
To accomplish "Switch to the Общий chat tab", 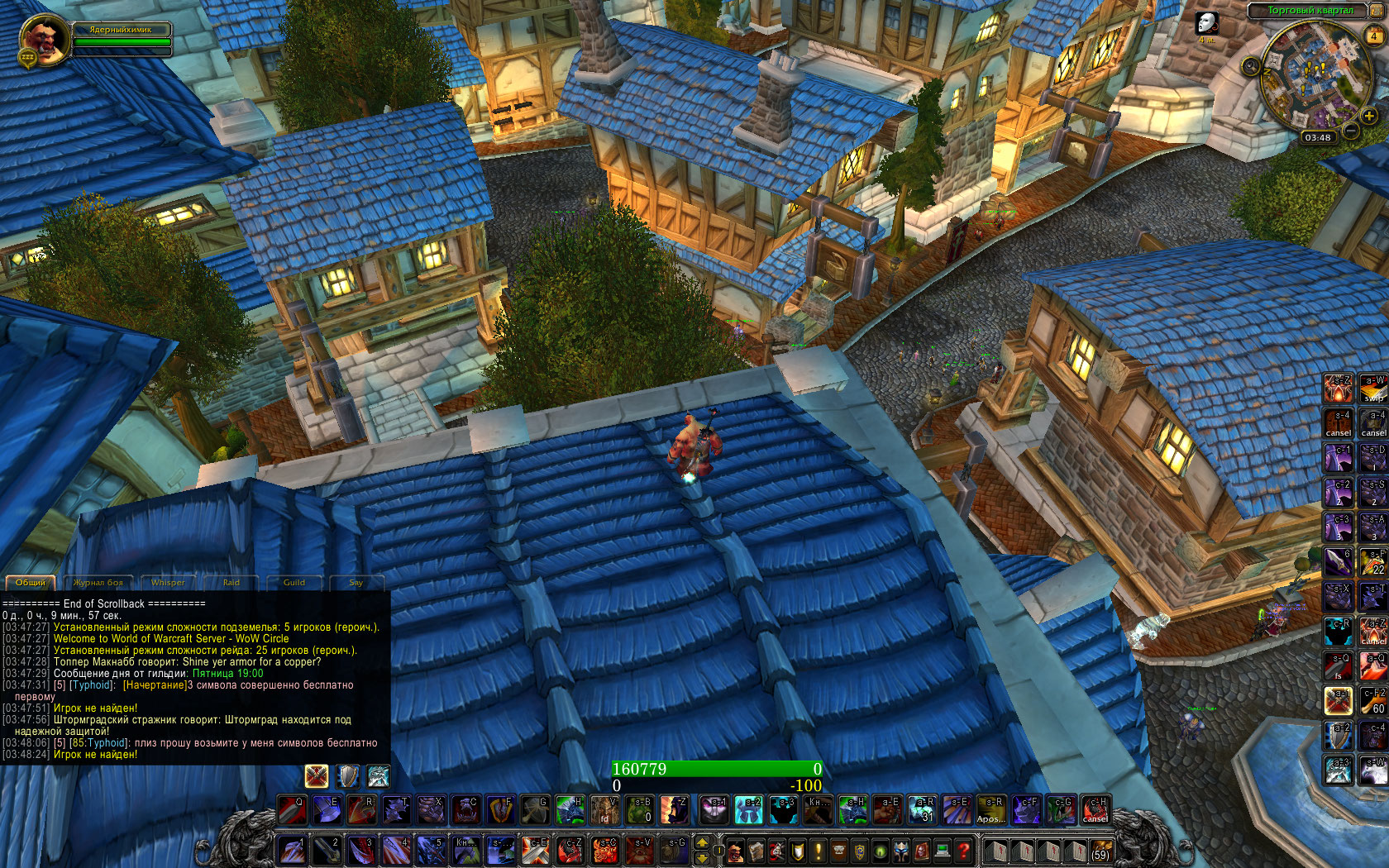I will (x=31, y=583).
